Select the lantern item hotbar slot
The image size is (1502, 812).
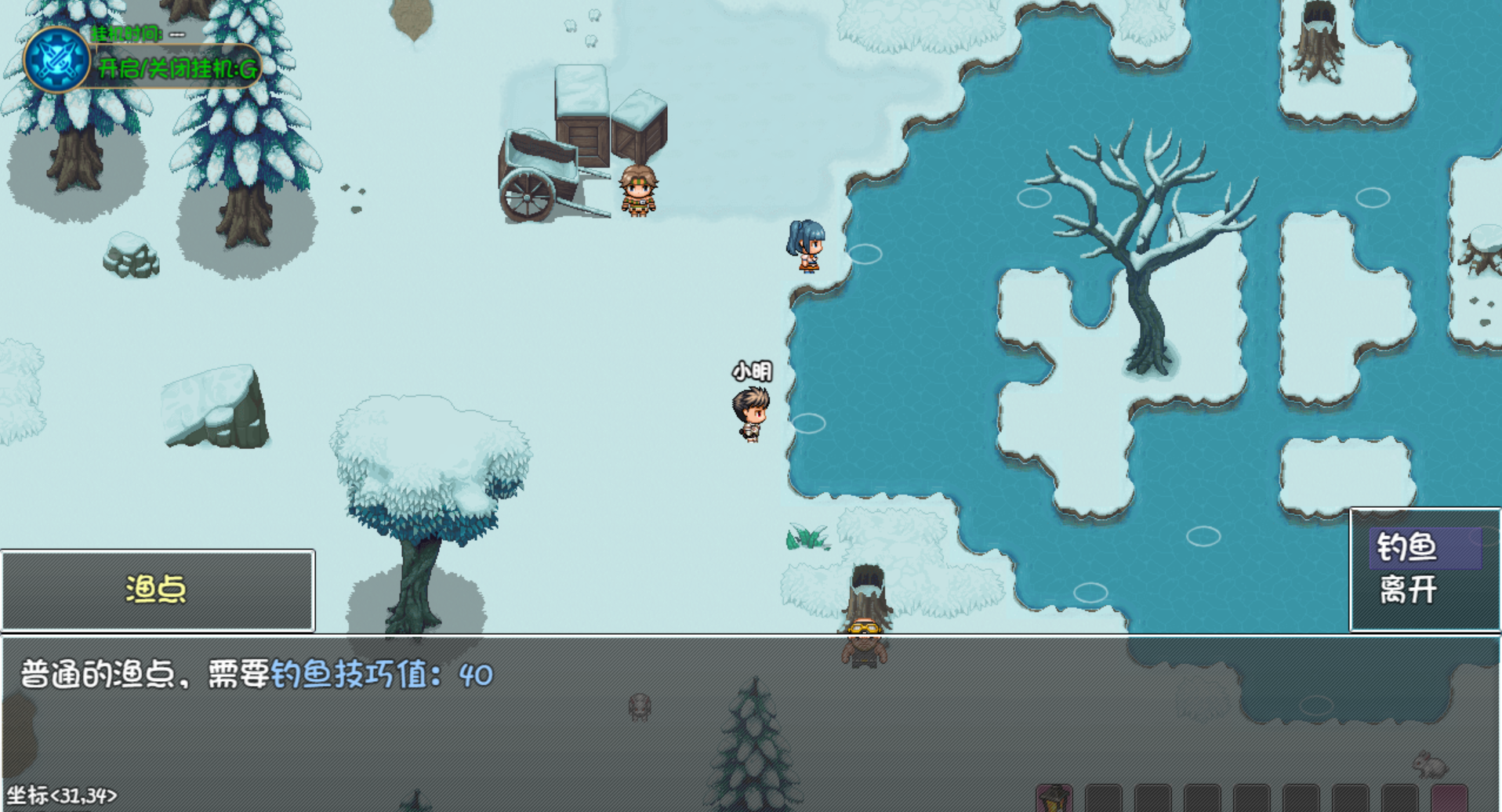pos(1055,799)
